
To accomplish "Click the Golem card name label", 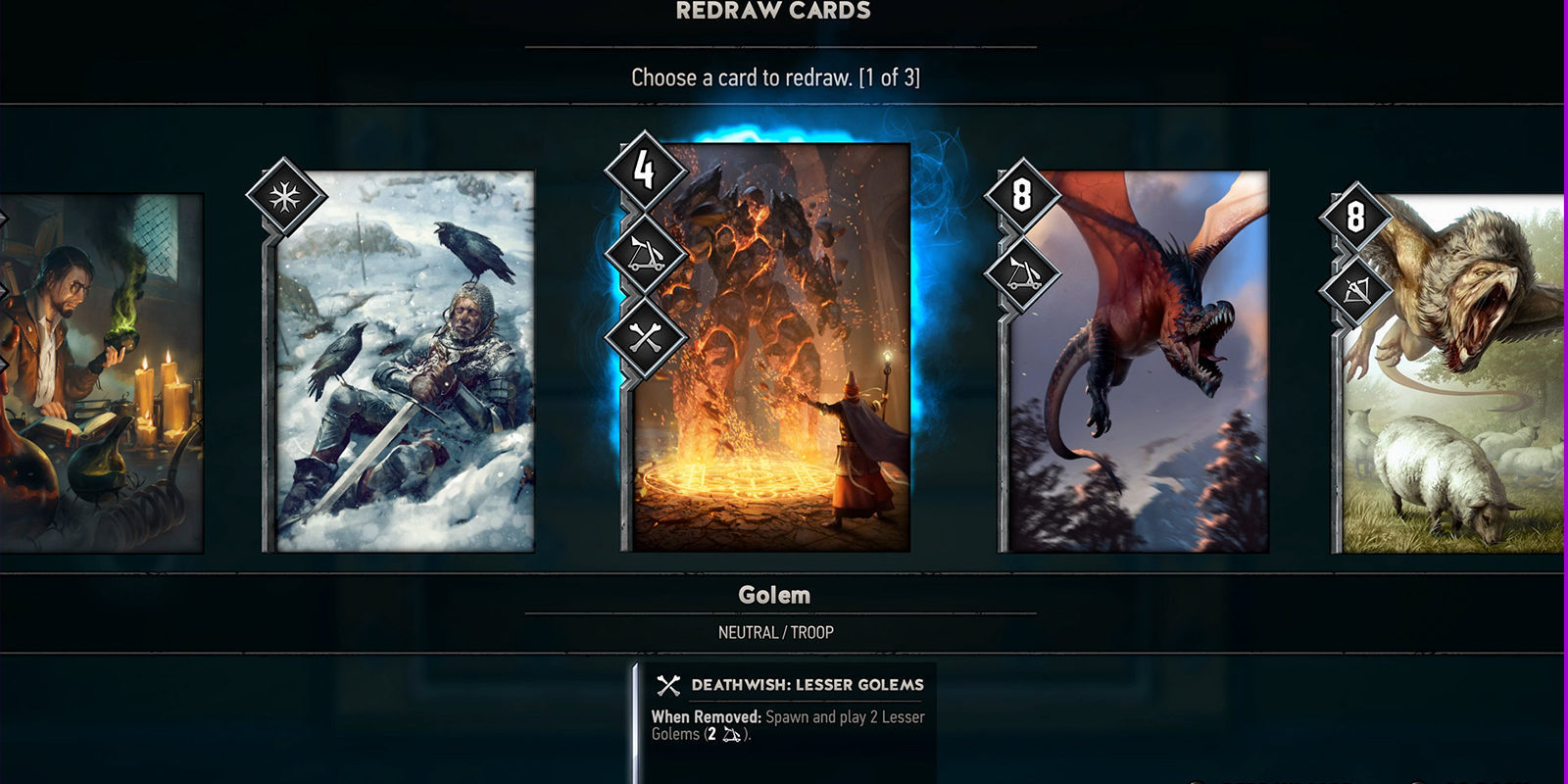I will point(775,594).
